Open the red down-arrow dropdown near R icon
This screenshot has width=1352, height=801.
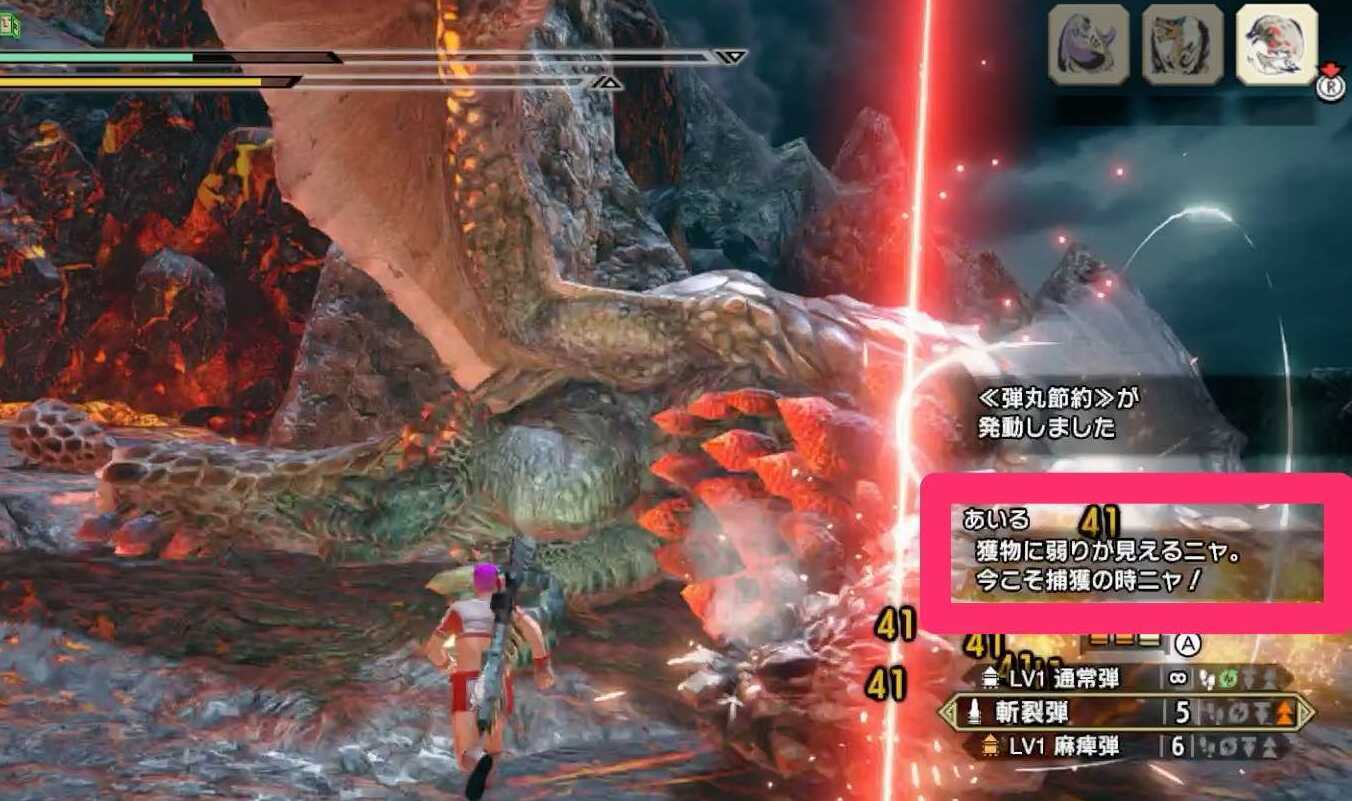(1327, 69)
